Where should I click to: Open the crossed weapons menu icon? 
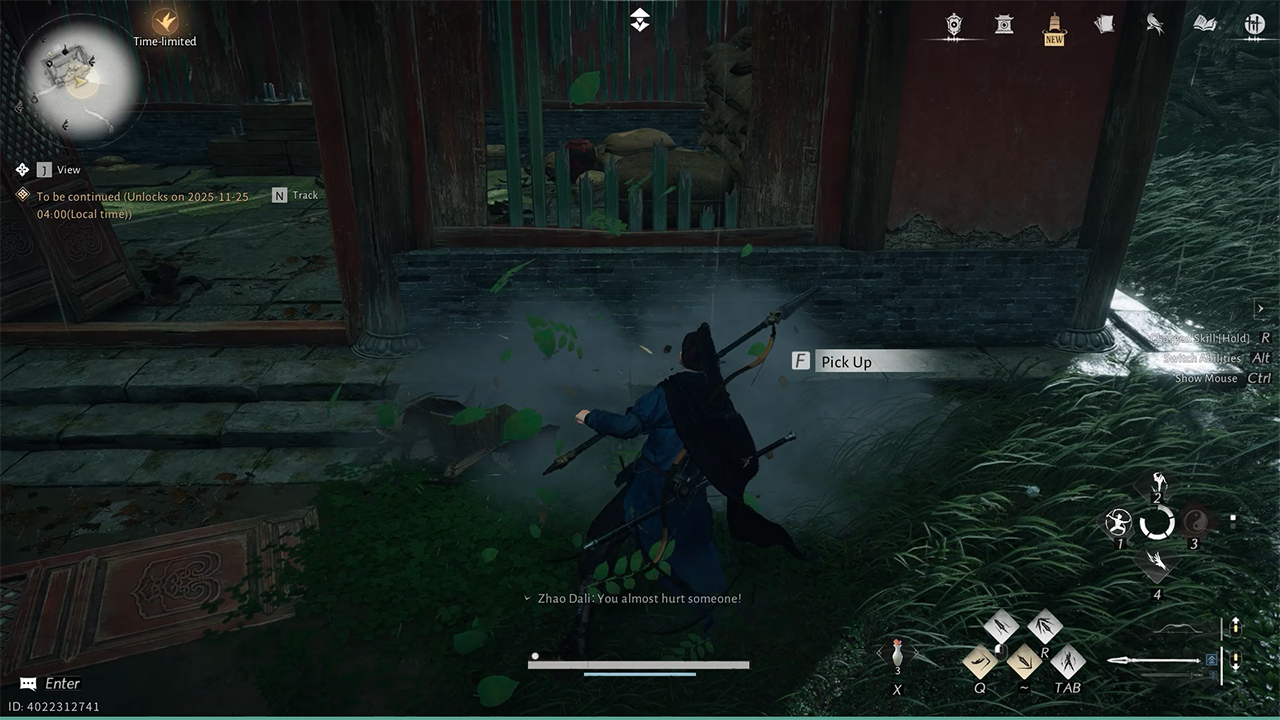tap(1254, 25)
